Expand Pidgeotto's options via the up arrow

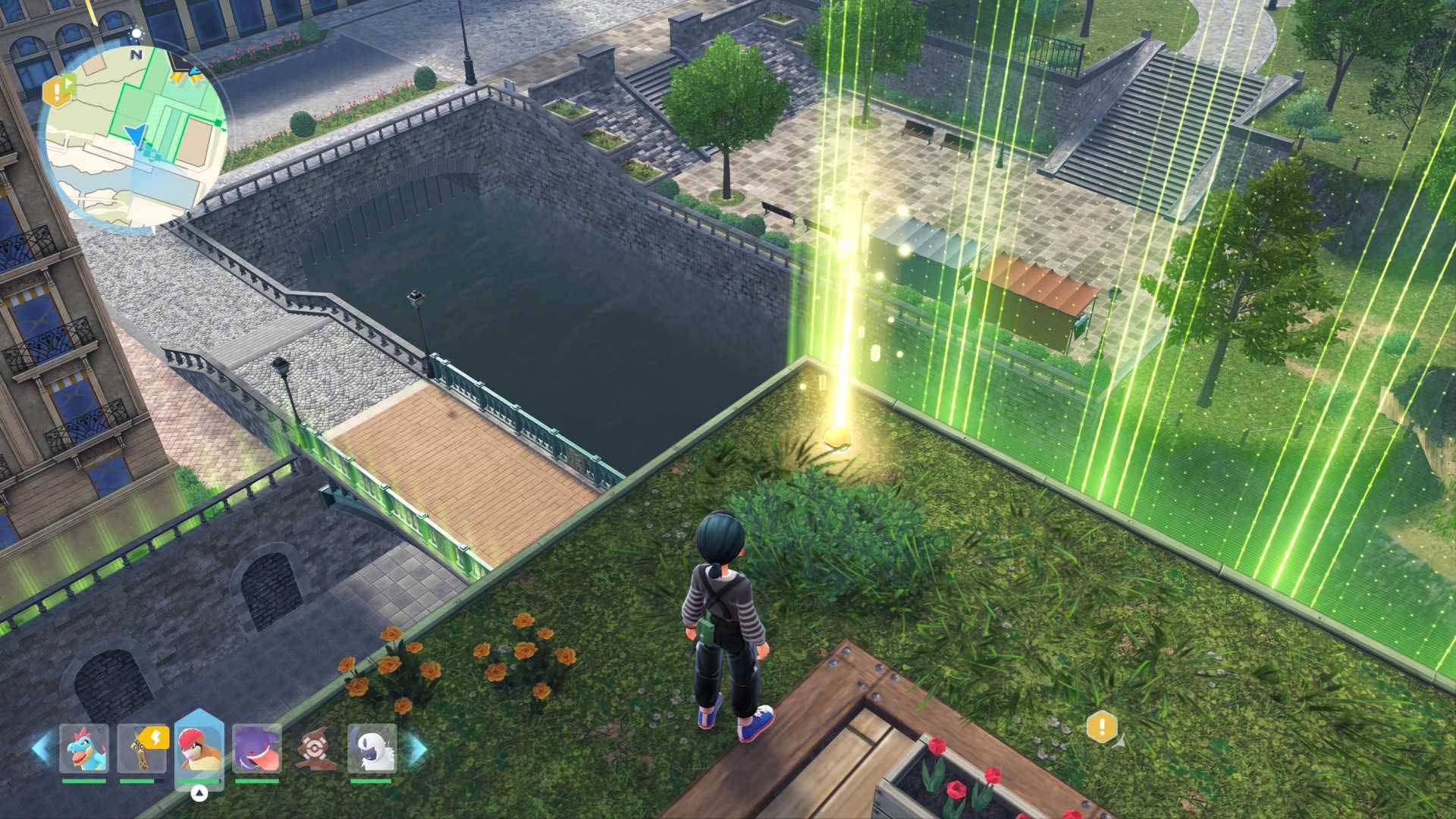(199, 792)
